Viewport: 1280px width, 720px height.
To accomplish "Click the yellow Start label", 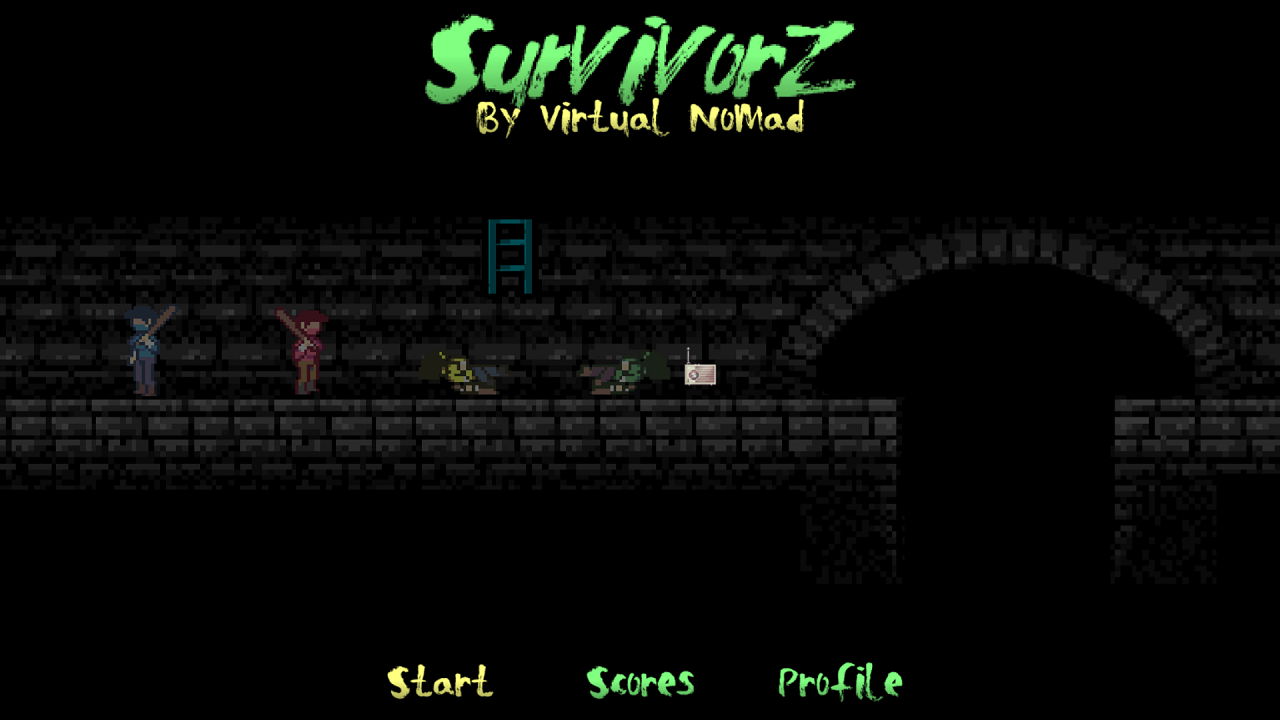I will click(440, 683).
